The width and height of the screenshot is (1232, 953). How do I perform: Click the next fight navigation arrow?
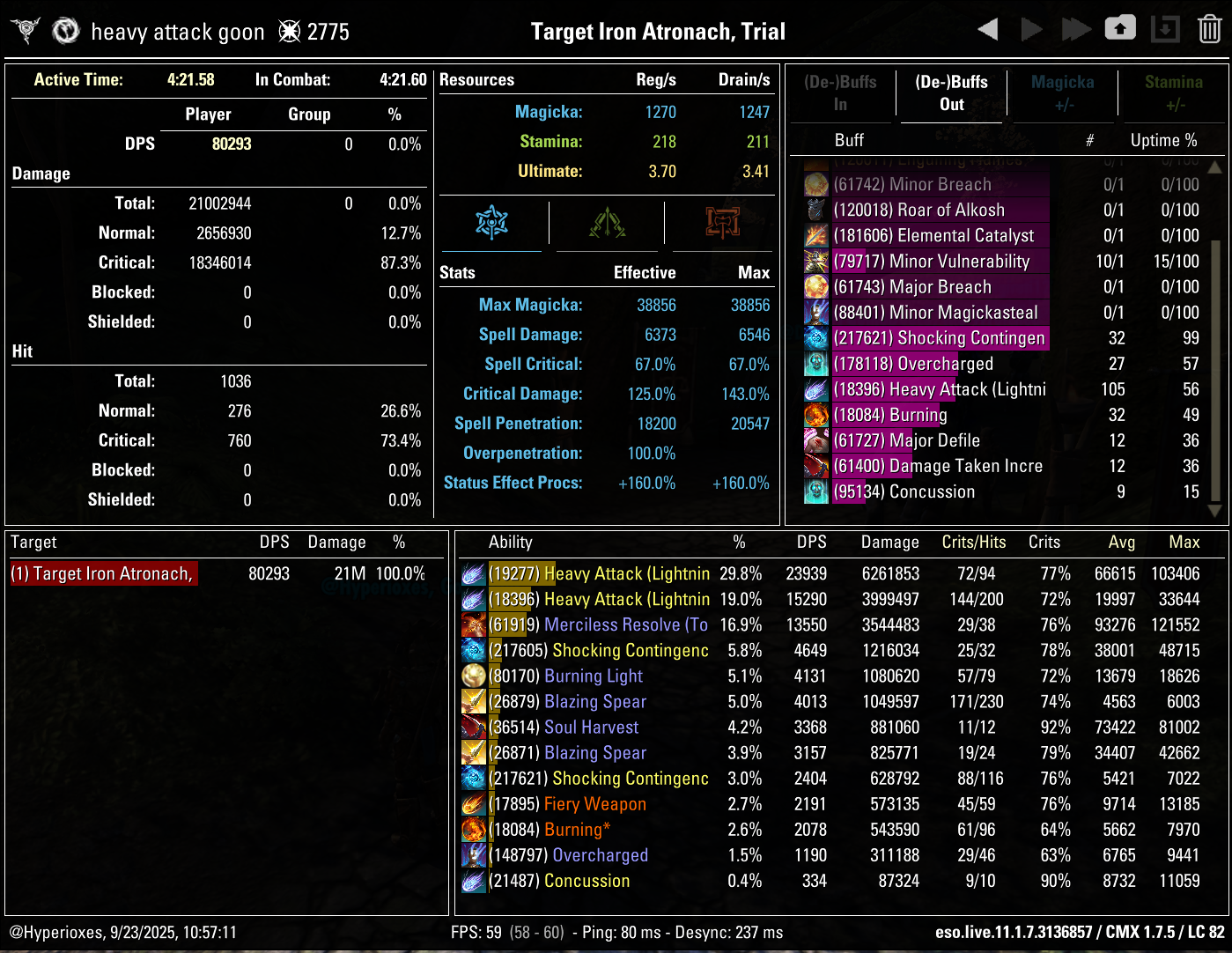(1031, 28)
